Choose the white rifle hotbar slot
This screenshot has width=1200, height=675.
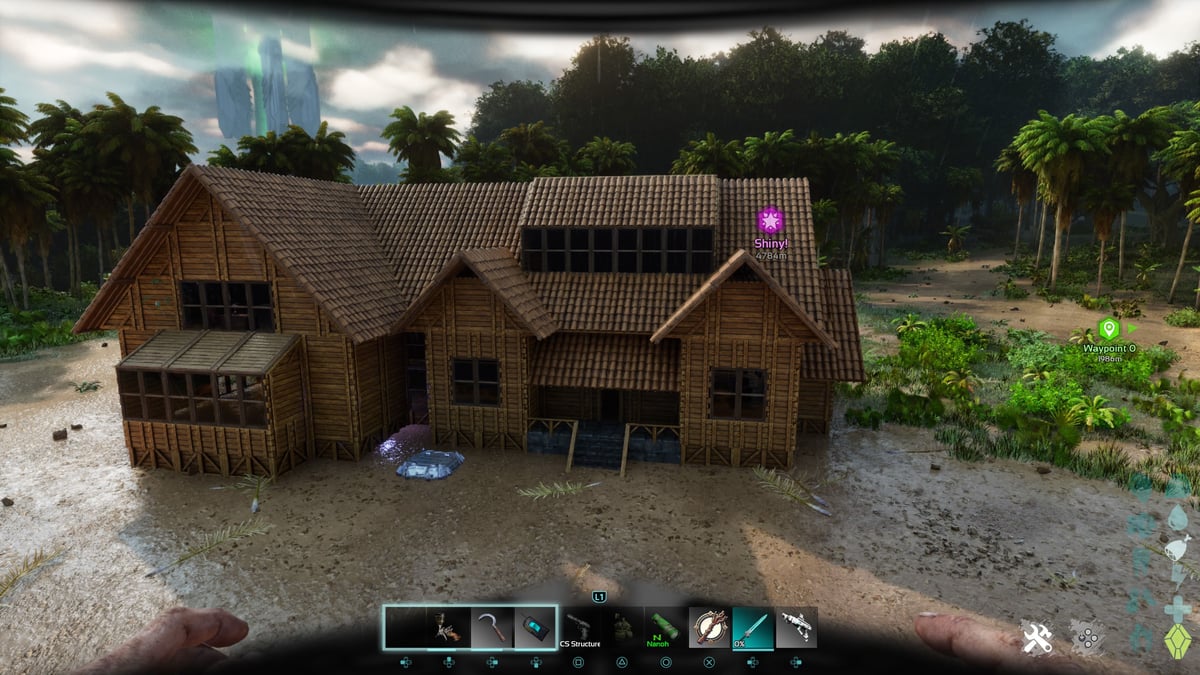click(x=796, y=627)
